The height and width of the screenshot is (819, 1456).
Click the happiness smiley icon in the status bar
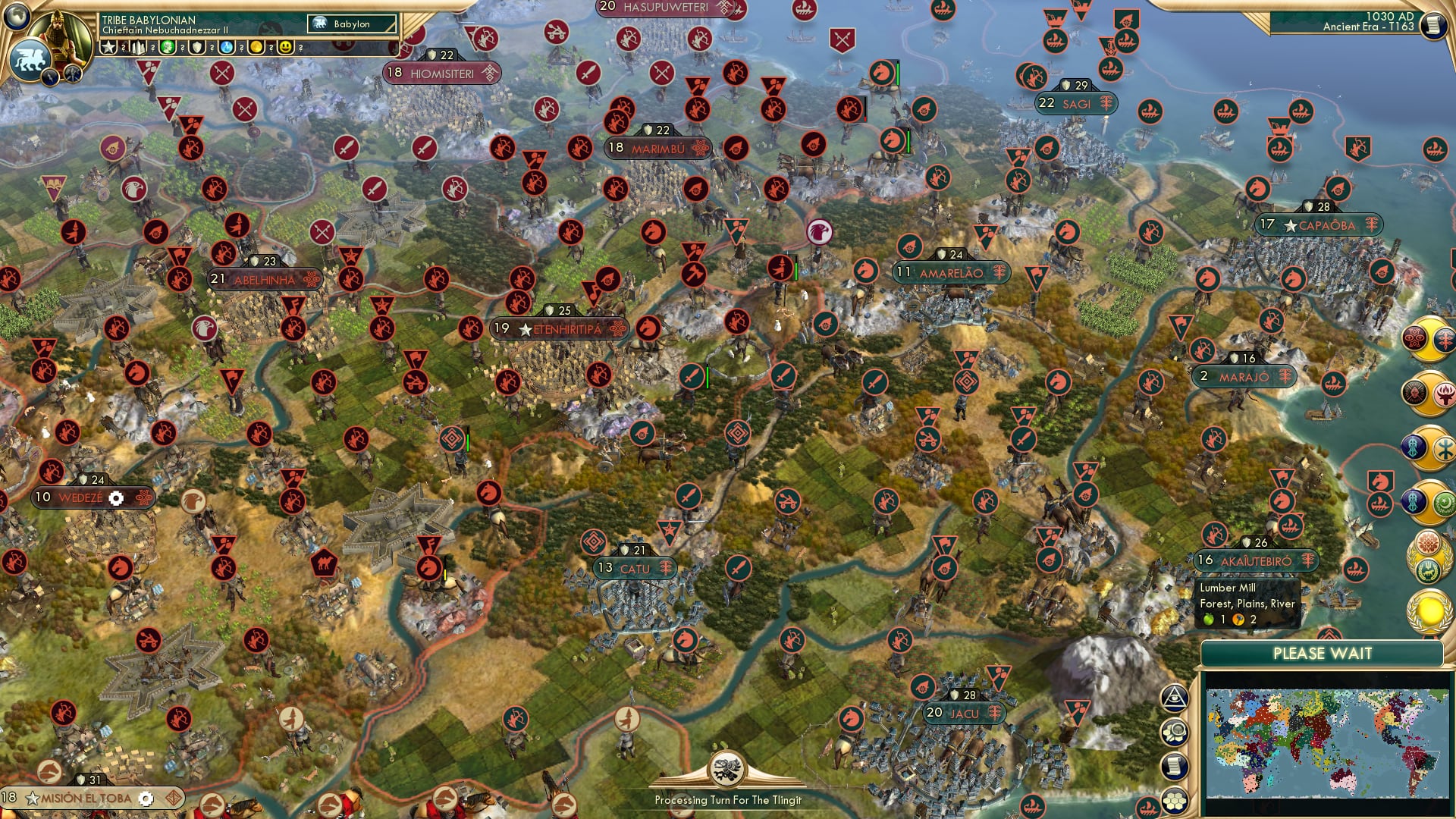pos(286,49)
